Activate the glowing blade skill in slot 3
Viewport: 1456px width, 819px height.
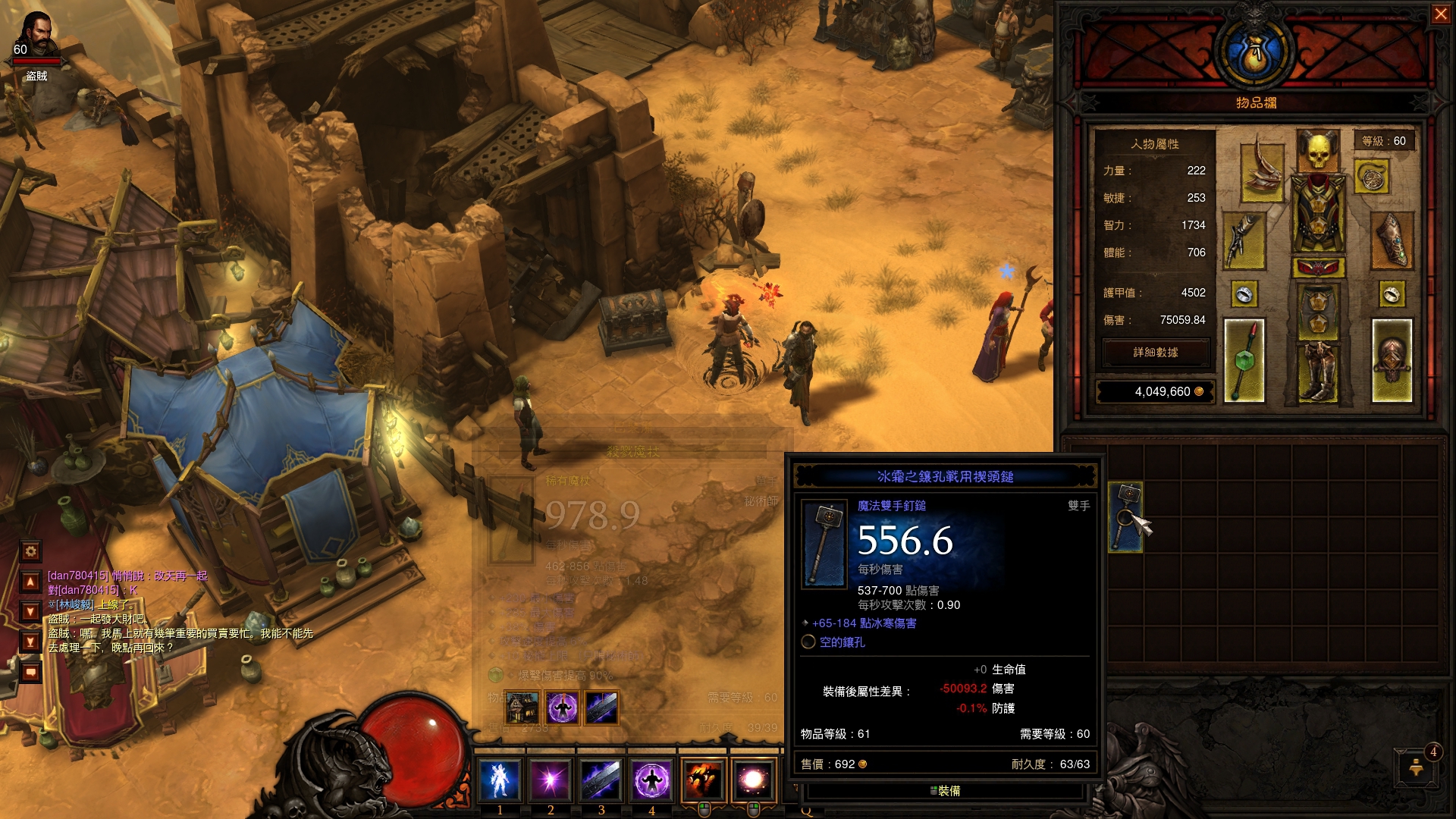[x=601, y=780]
